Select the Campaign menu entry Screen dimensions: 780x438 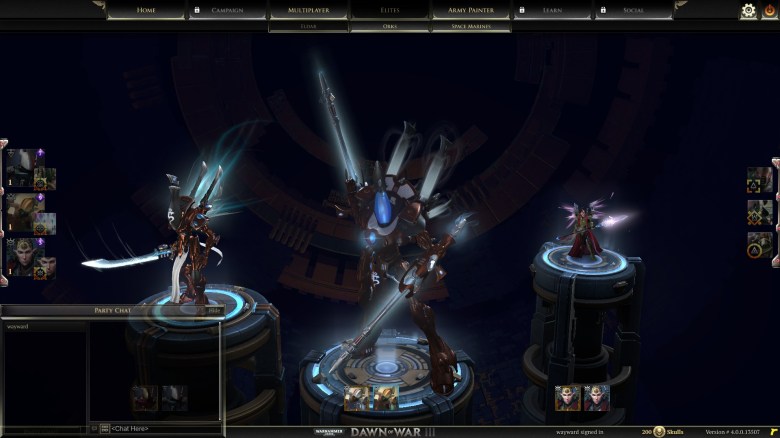(227, 10)
